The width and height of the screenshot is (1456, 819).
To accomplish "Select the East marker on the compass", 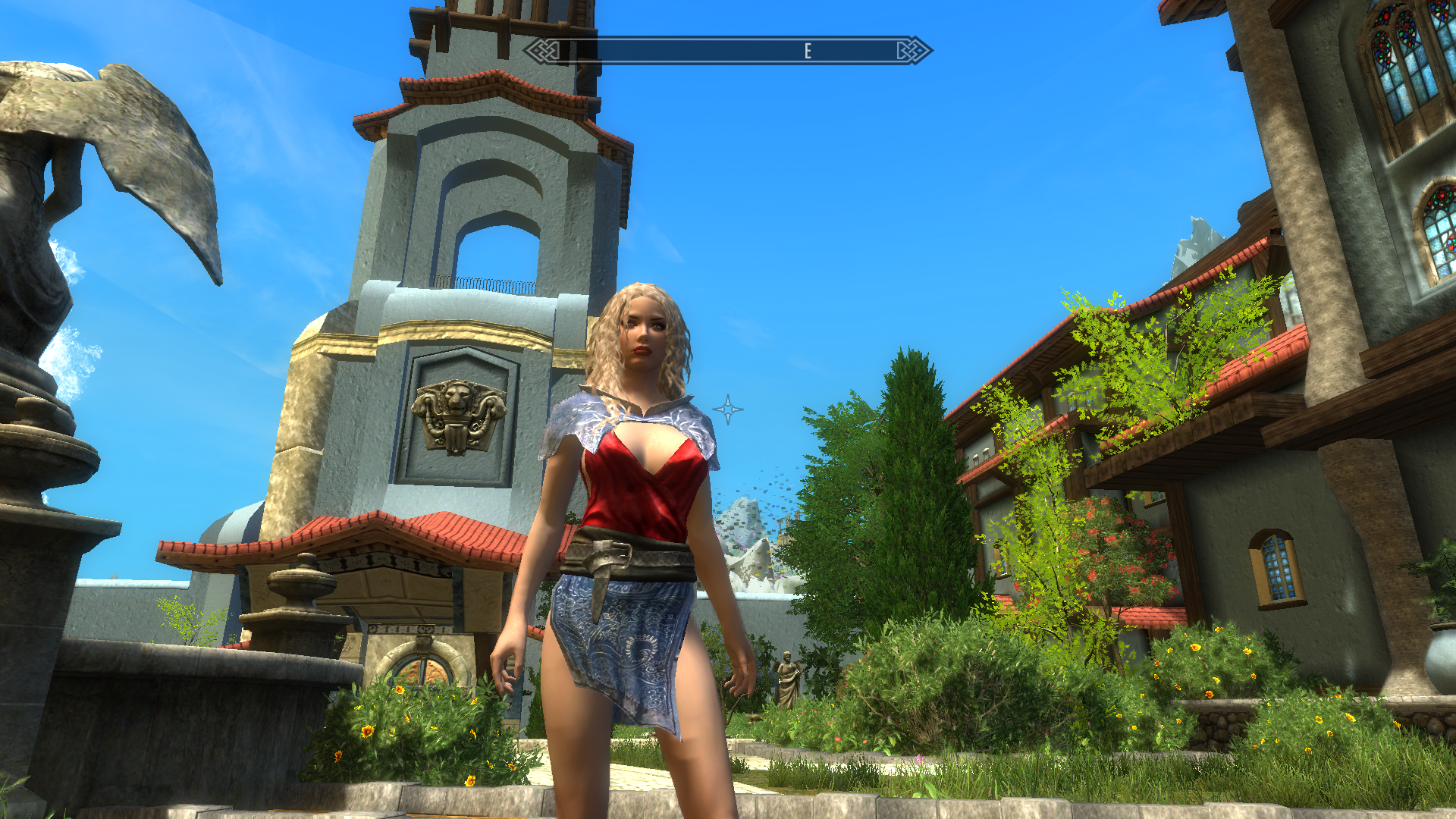I will point(808,51).
